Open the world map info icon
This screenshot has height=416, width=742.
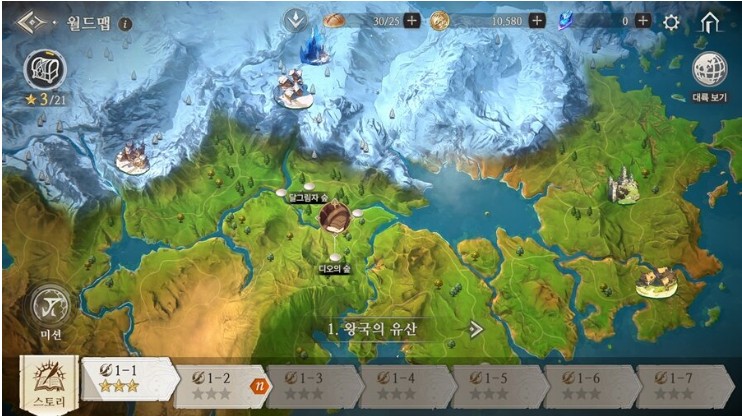[125, 22]
